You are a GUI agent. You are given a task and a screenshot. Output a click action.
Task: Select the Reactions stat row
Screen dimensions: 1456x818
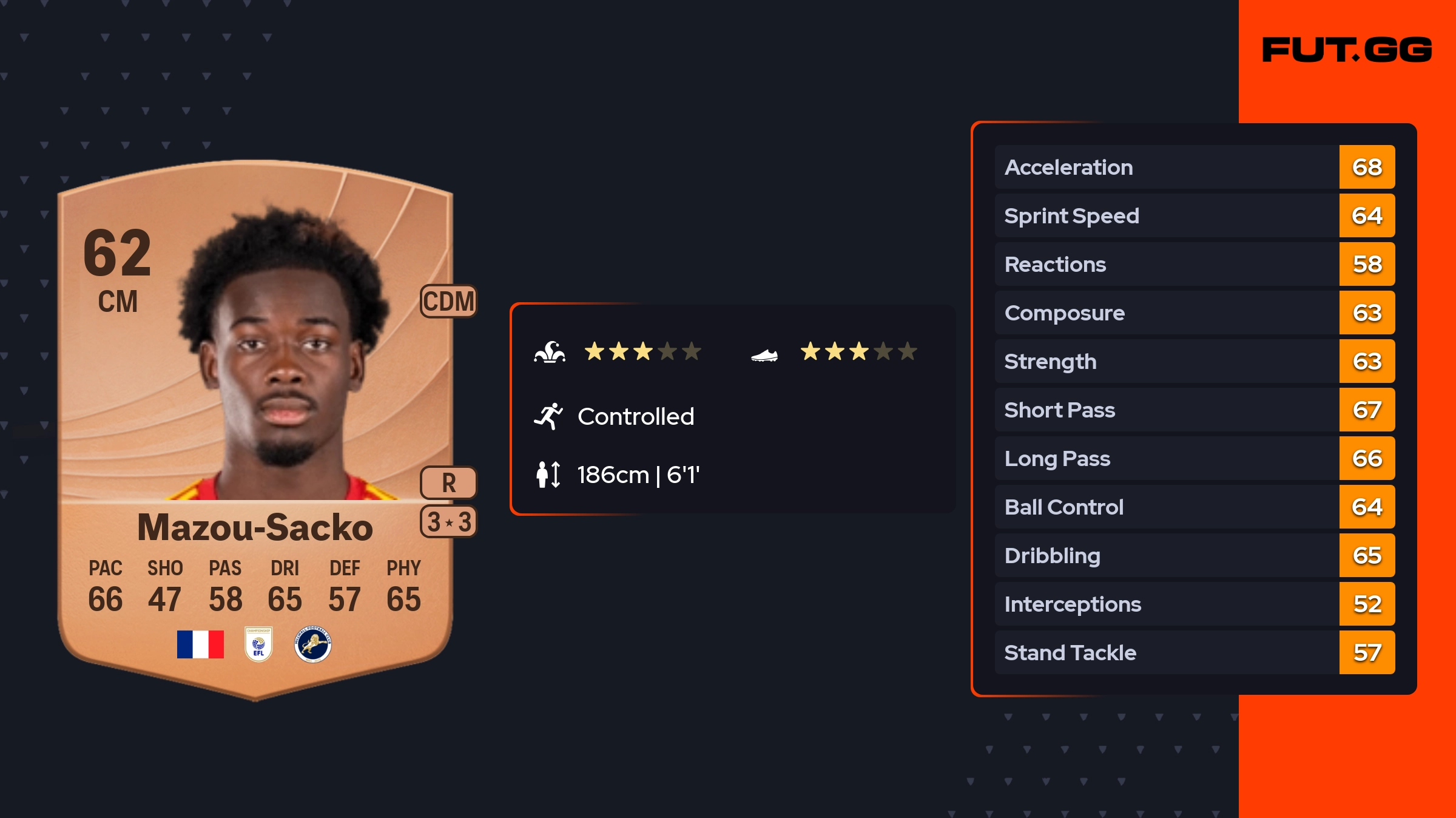click(1194, 264)
